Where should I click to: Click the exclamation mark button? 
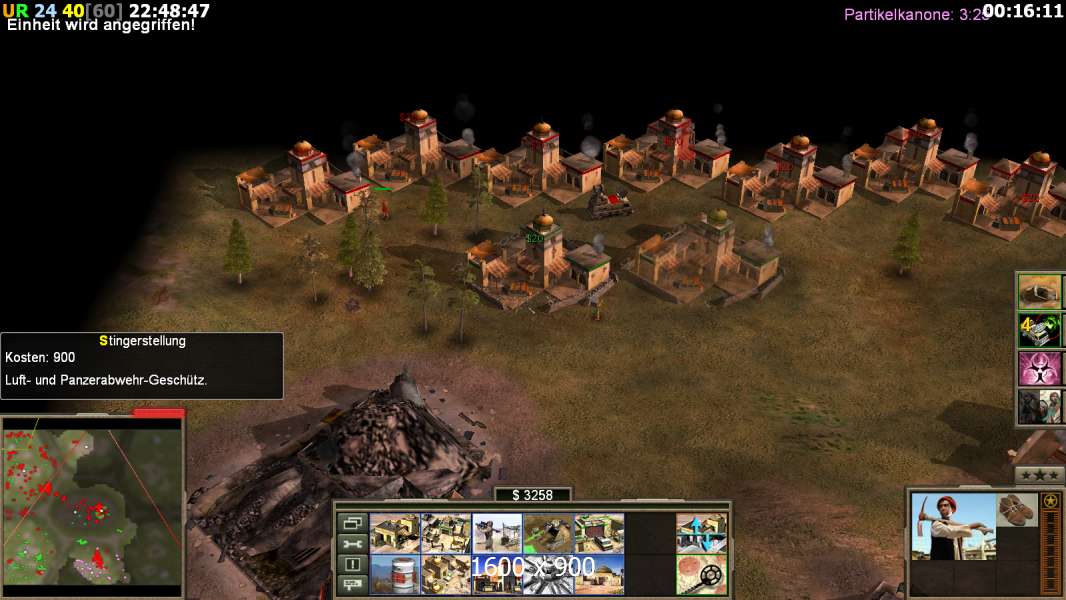point(352,564)
